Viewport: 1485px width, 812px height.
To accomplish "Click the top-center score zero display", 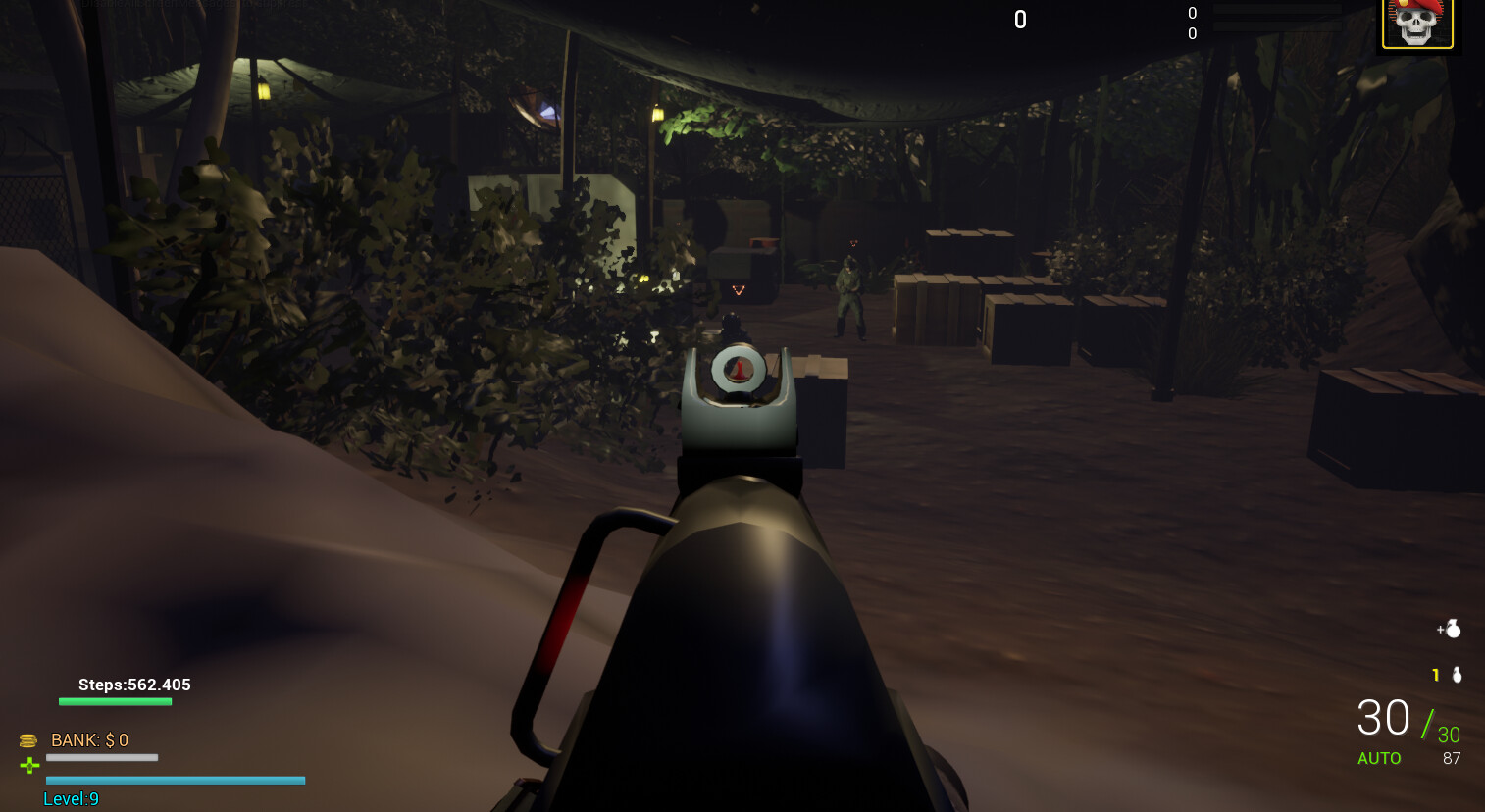I will pyautogui.click(x=1020, y=19).
